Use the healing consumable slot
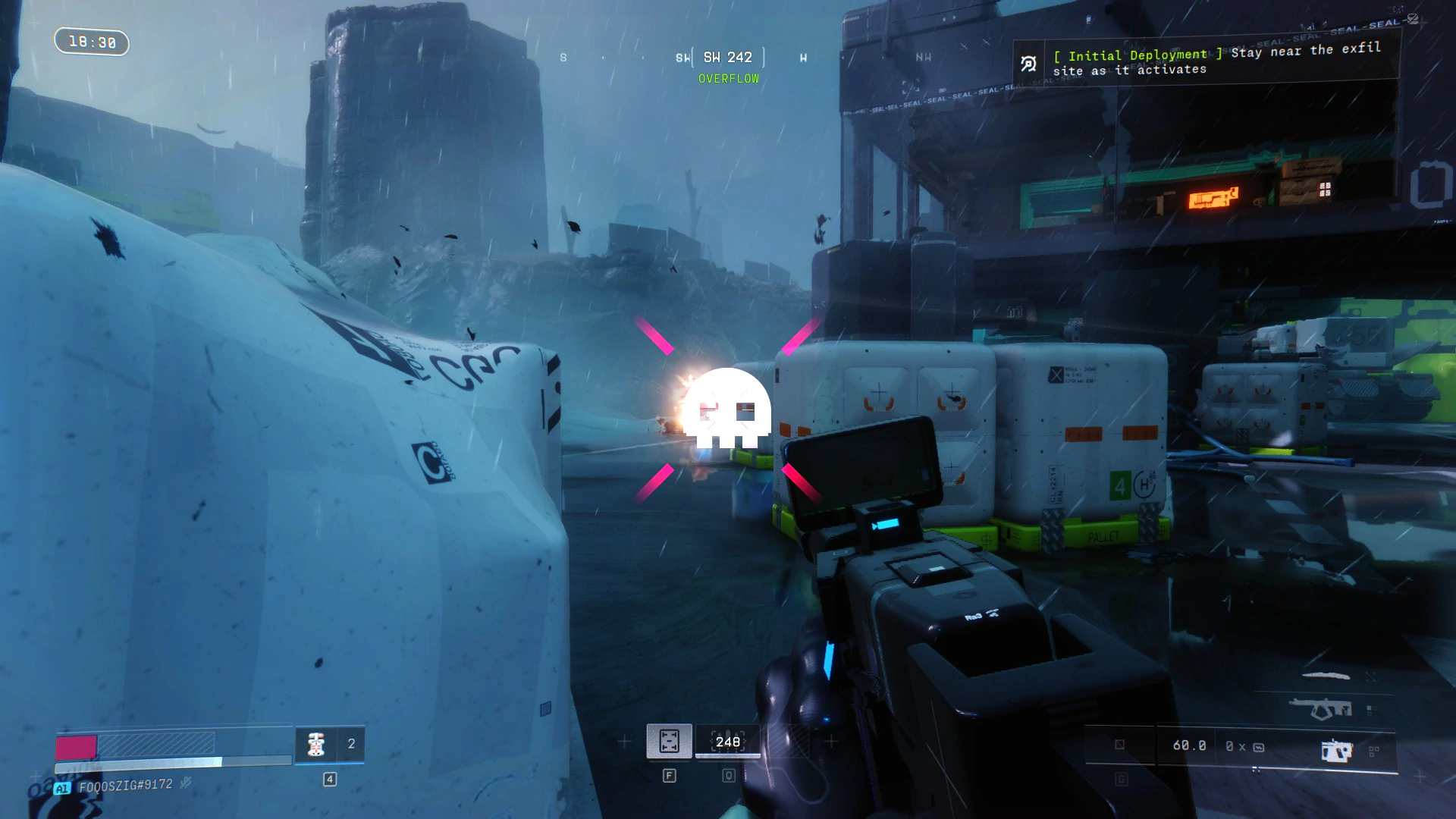This screenshot has width=1456, height=819. point(317,744)
